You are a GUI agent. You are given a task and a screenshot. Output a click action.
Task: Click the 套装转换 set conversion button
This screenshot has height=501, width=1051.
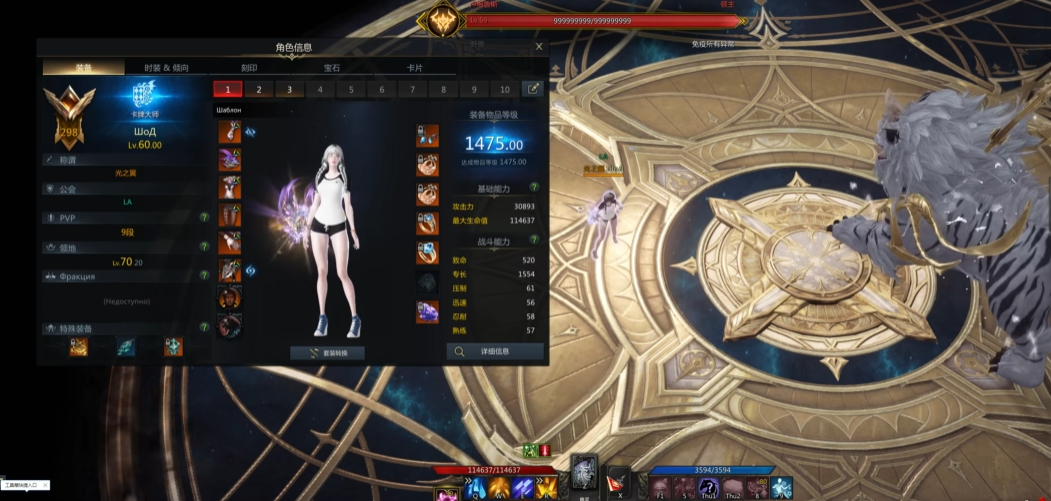327,353
